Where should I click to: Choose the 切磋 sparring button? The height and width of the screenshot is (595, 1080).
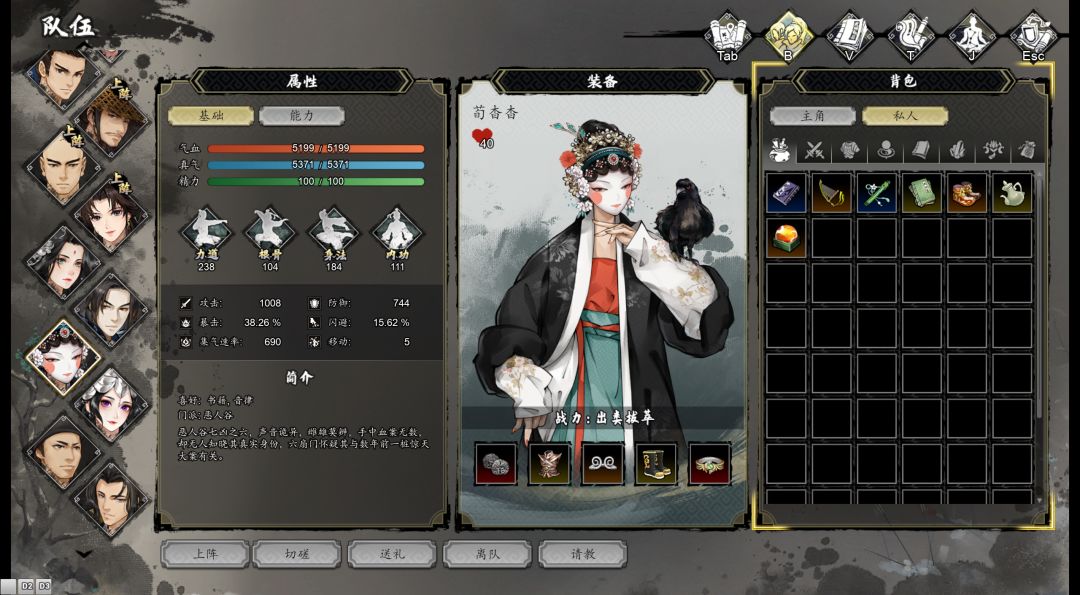tap(297, 554)
